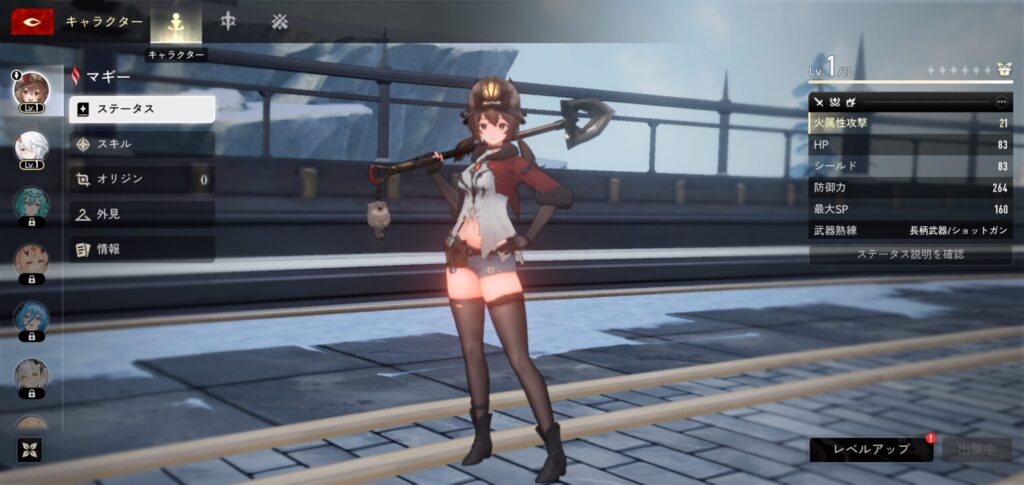Click the gift box icon beside the stars
The height and width of the screenshot is (485, 1024).
click(x=1003, y=72)
